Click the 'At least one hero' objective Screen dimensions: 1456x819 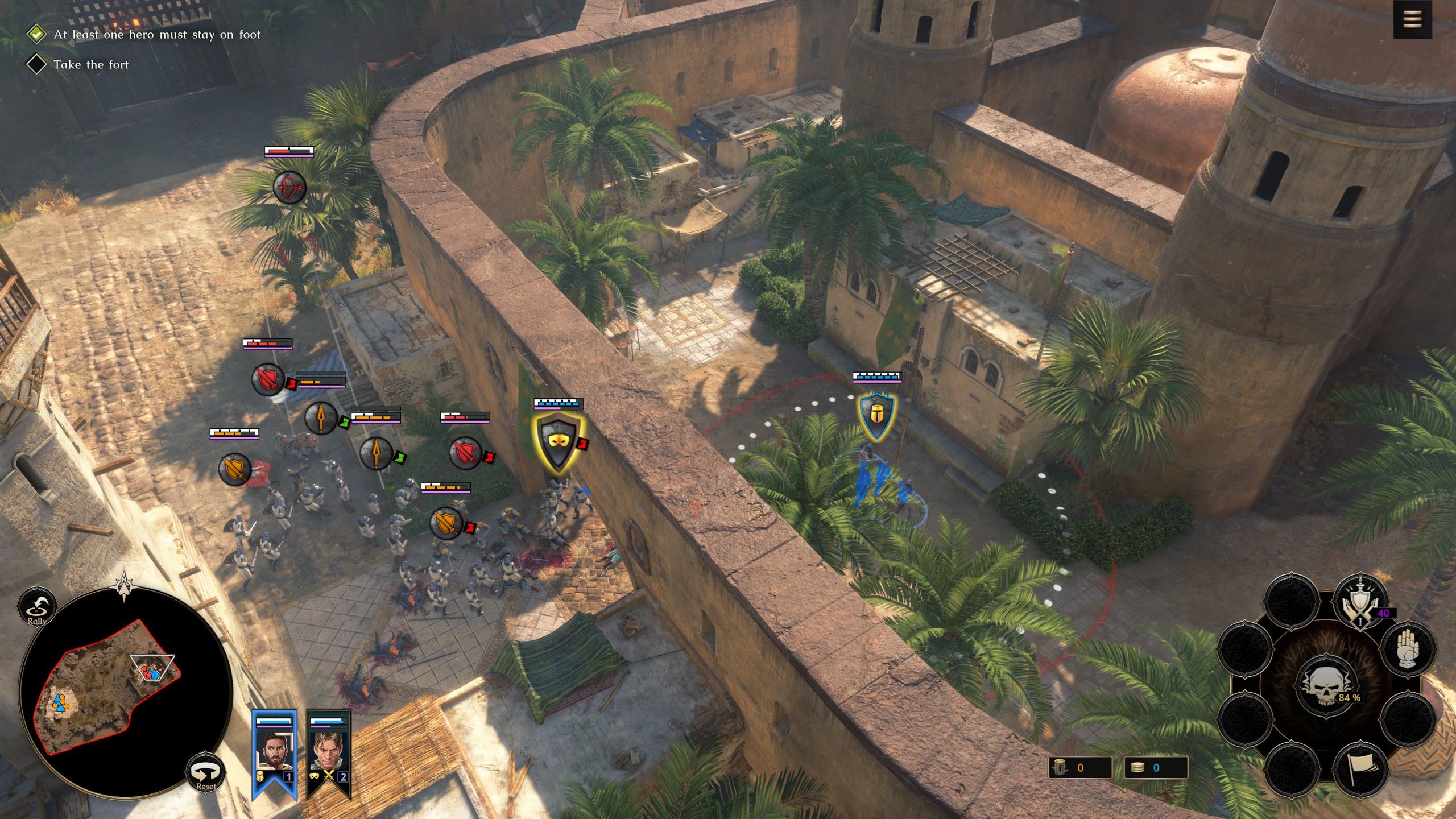(x=156, y=35)
